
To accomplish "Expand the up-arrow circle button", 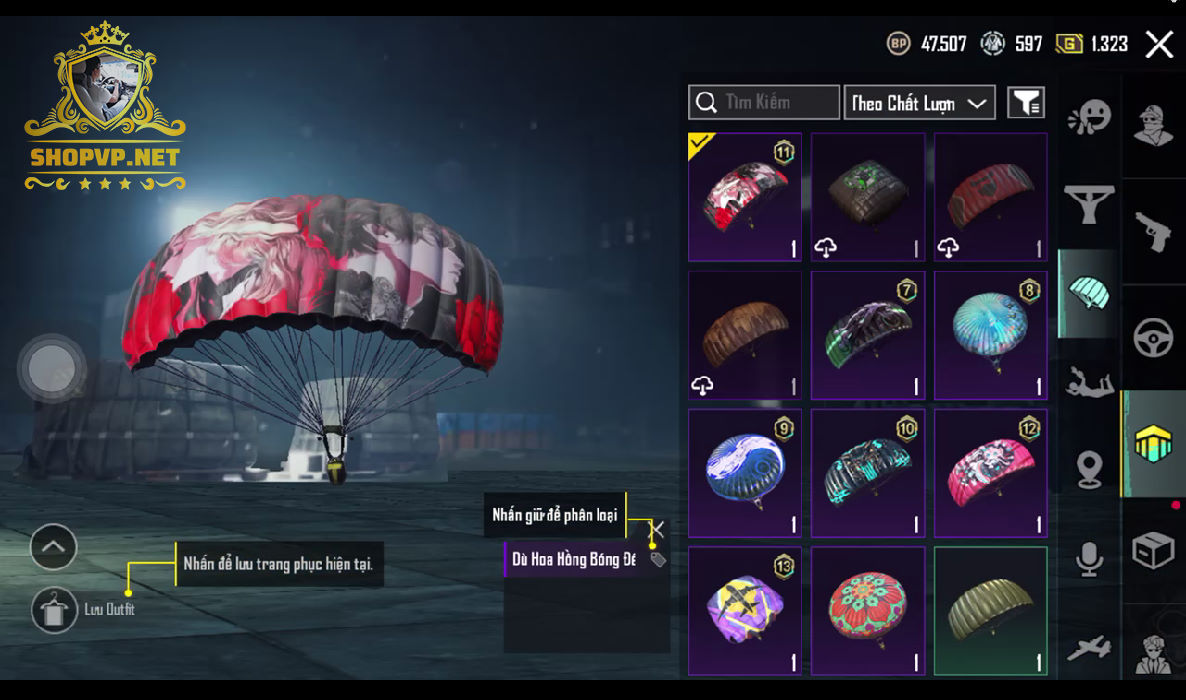I will coord(54,547).
